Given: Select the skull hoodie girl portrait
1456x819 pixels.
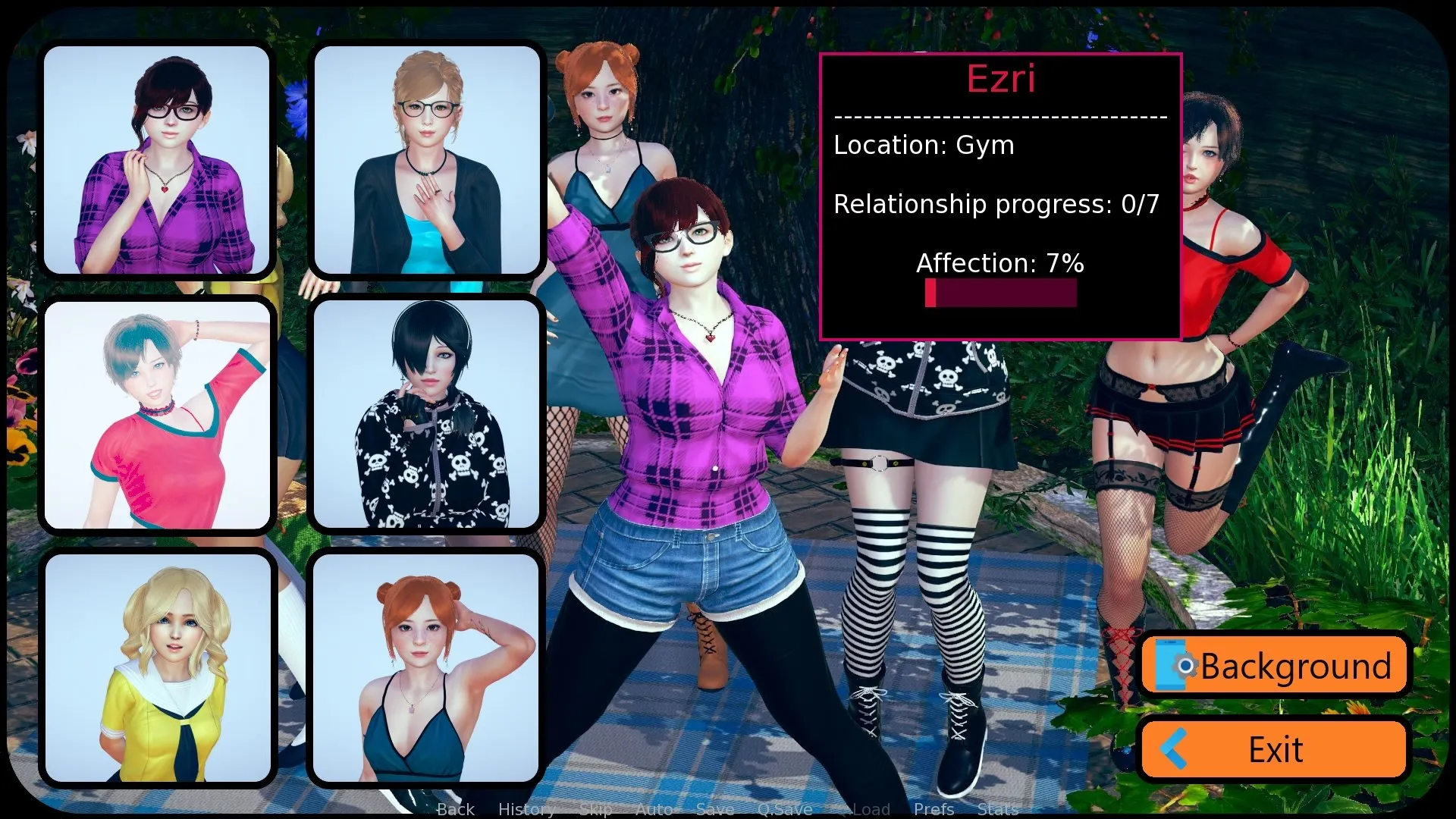Looking at the screenshot, I should (x=428, y=415).
